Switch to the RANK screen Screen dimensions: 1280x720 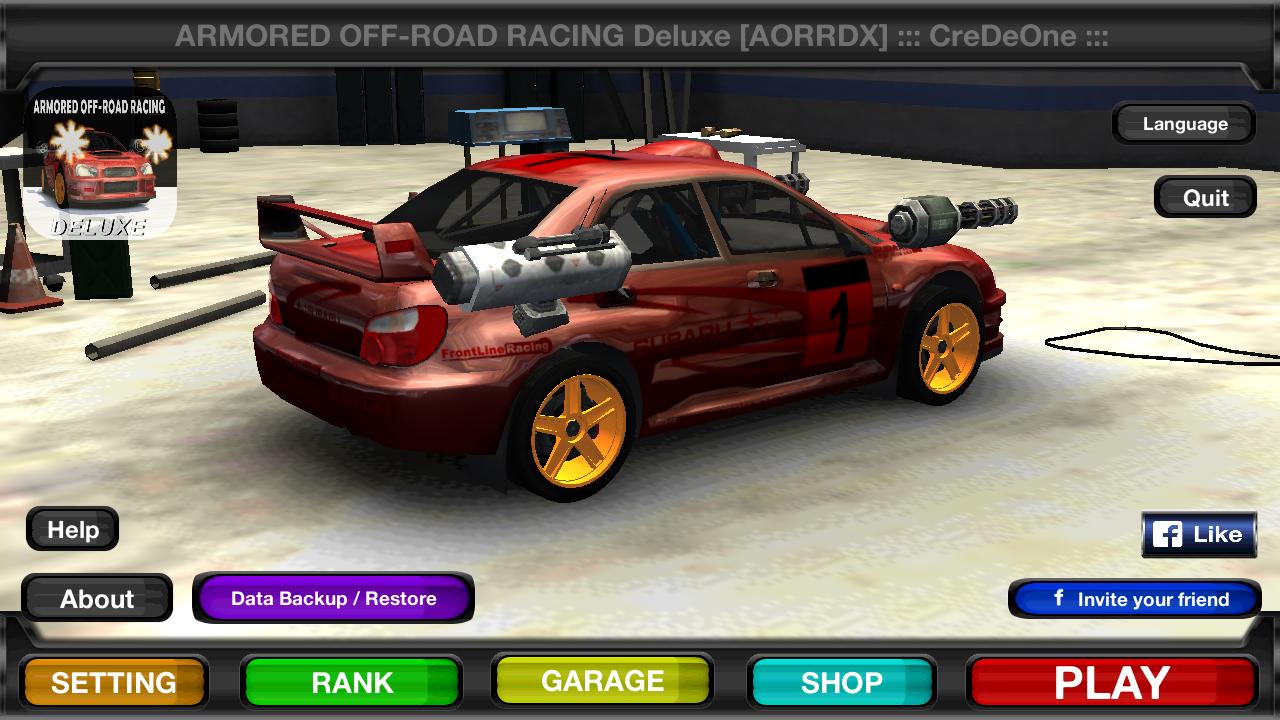point(352,684)
